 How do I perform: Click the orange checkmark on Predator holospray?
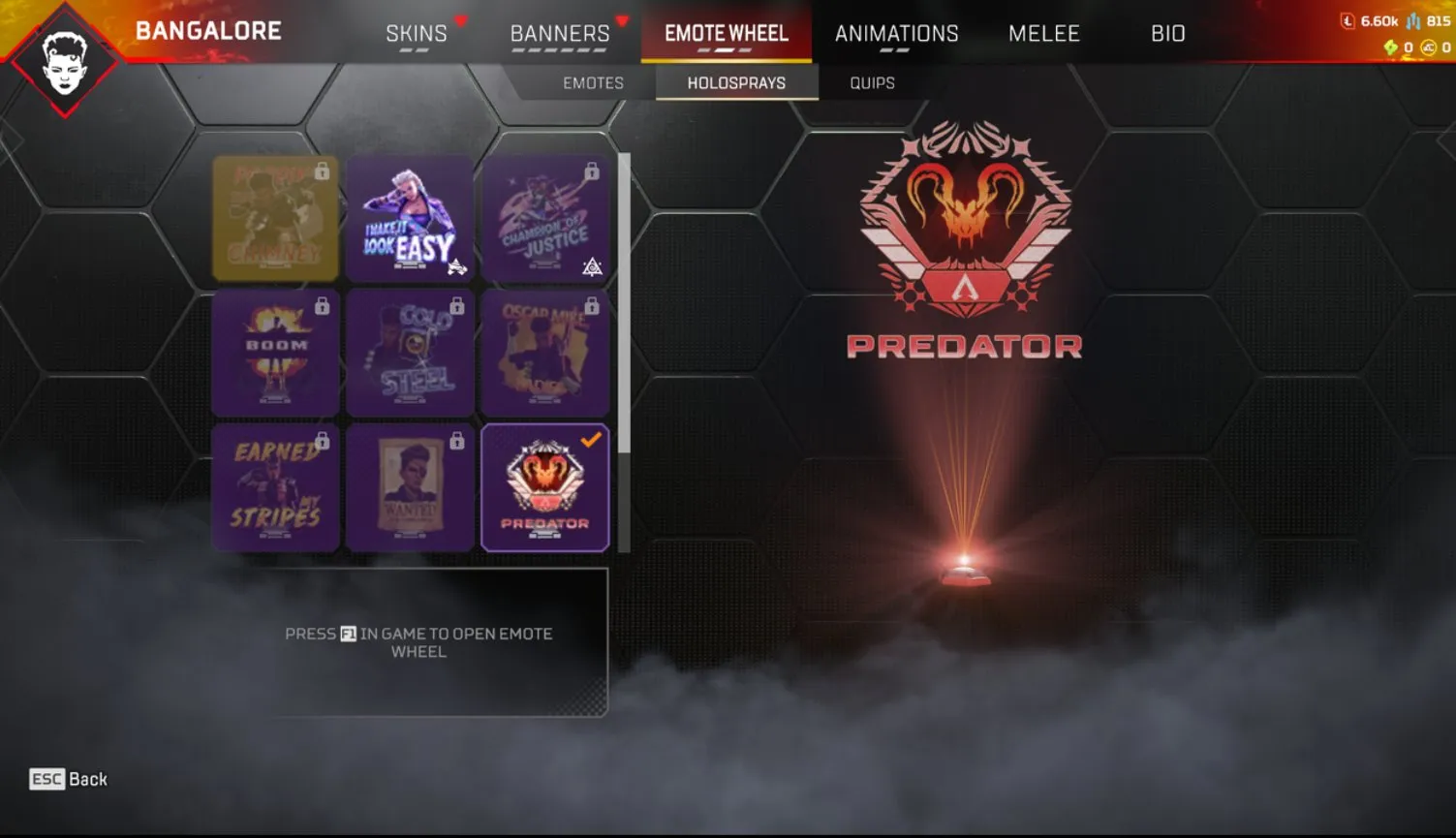coord(592,437)
